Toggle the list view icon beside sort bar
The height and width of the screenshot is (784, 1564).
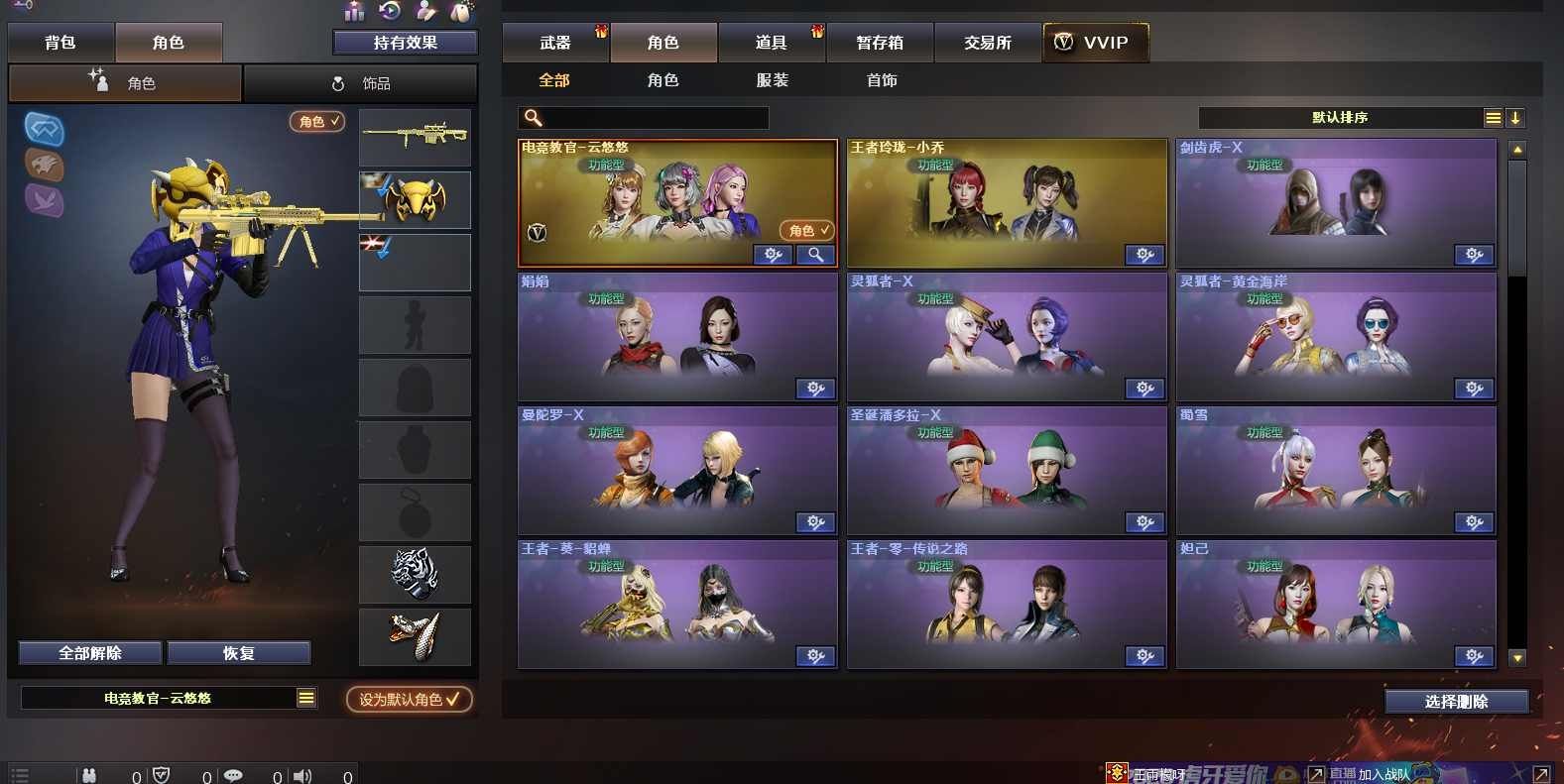(1493, 117)
